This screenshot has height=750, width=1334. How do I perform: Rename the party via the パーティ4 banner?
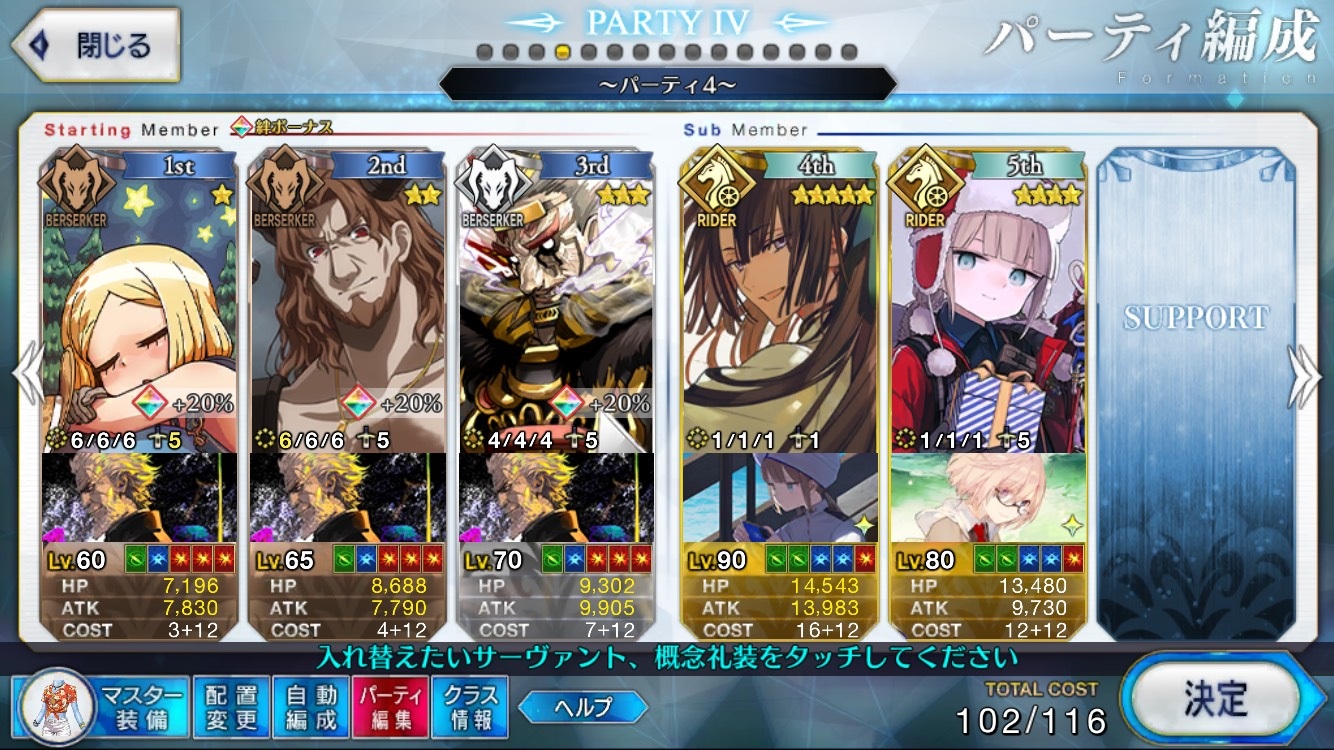[667, 84]
